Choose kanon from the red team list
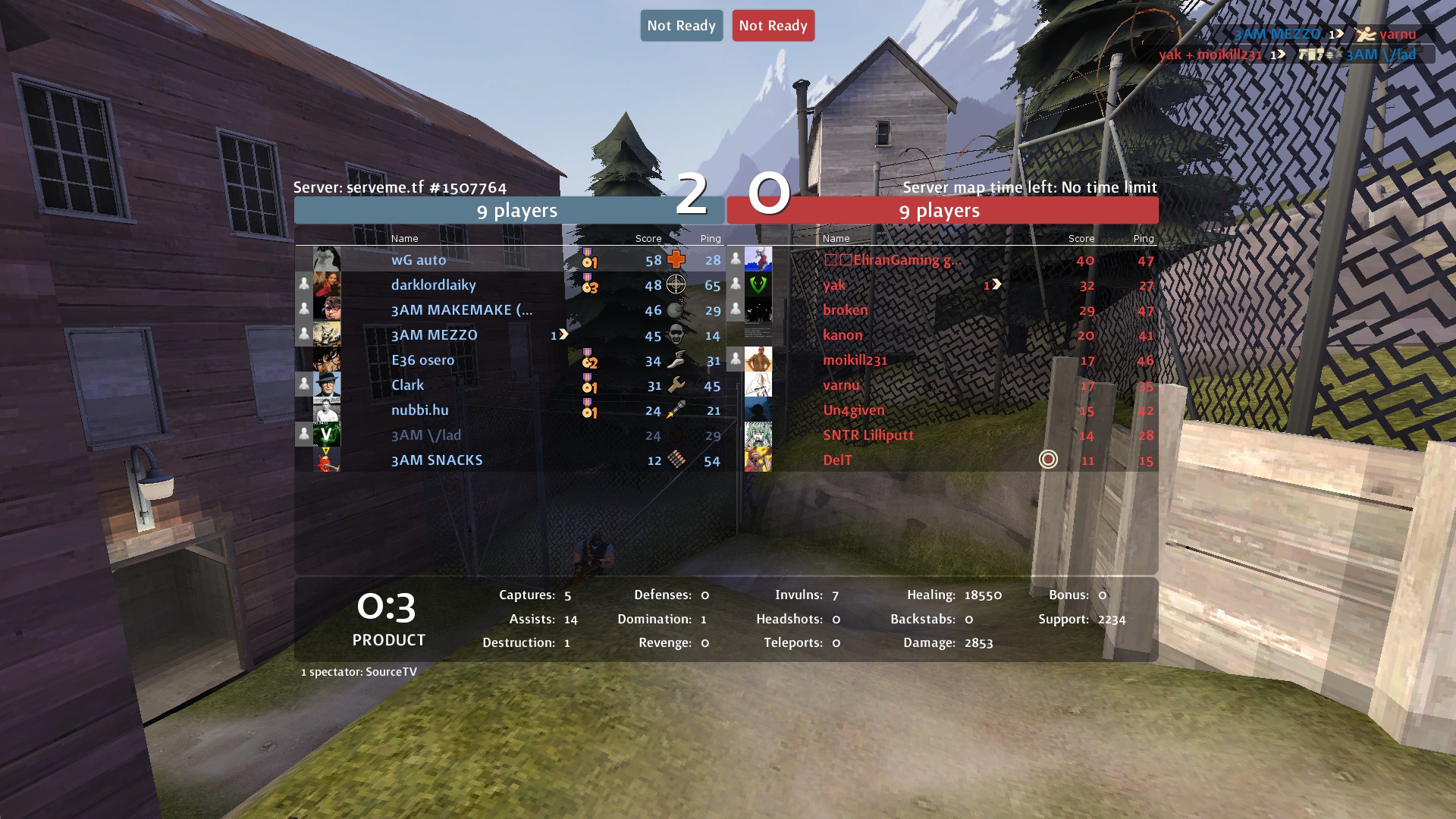This screenshot has height=819, width=1456. tap(843, 335)
